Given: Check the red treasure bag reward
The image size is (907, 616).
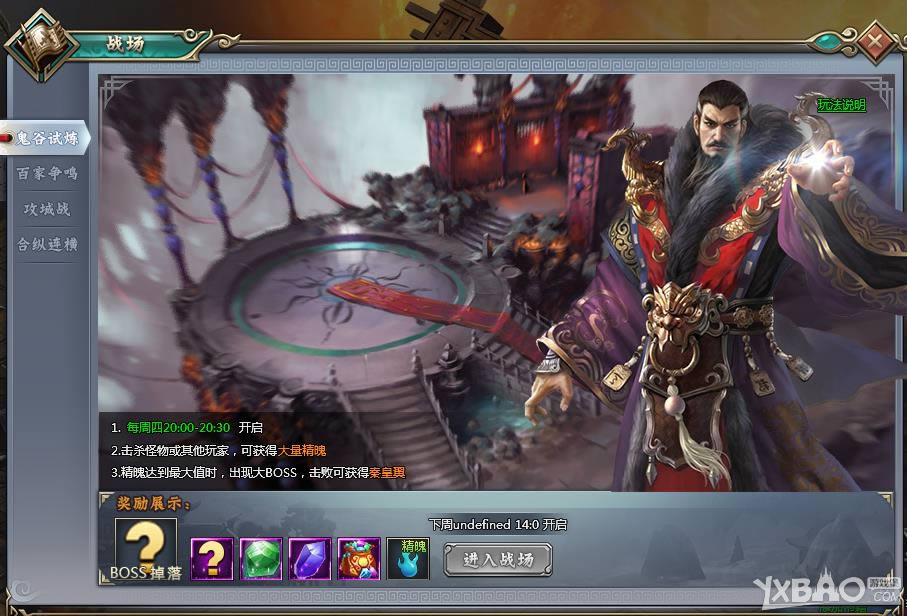Looking at the screenshot, I should (359, 559).
